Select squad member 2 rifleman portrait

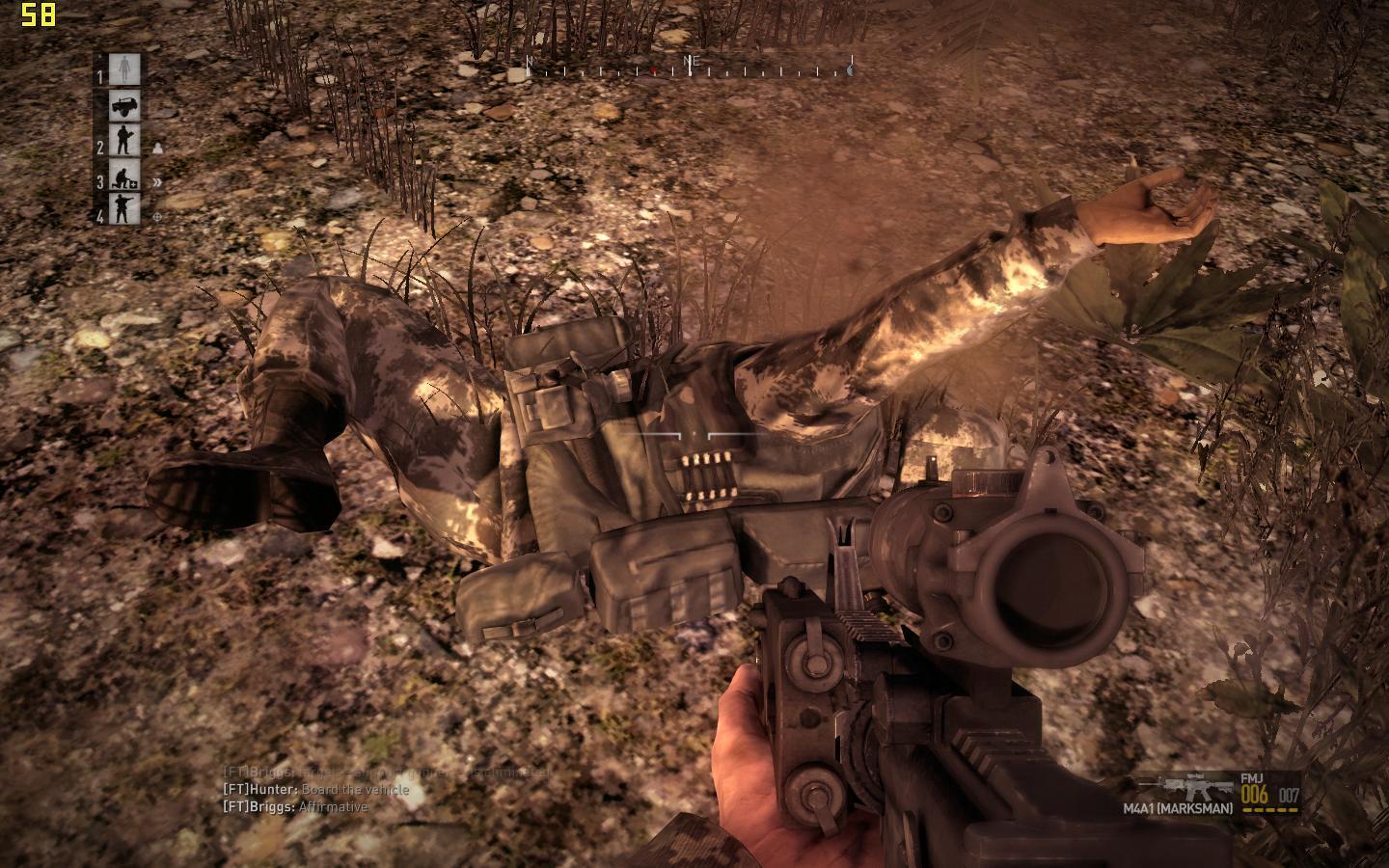tap(123, 141)
